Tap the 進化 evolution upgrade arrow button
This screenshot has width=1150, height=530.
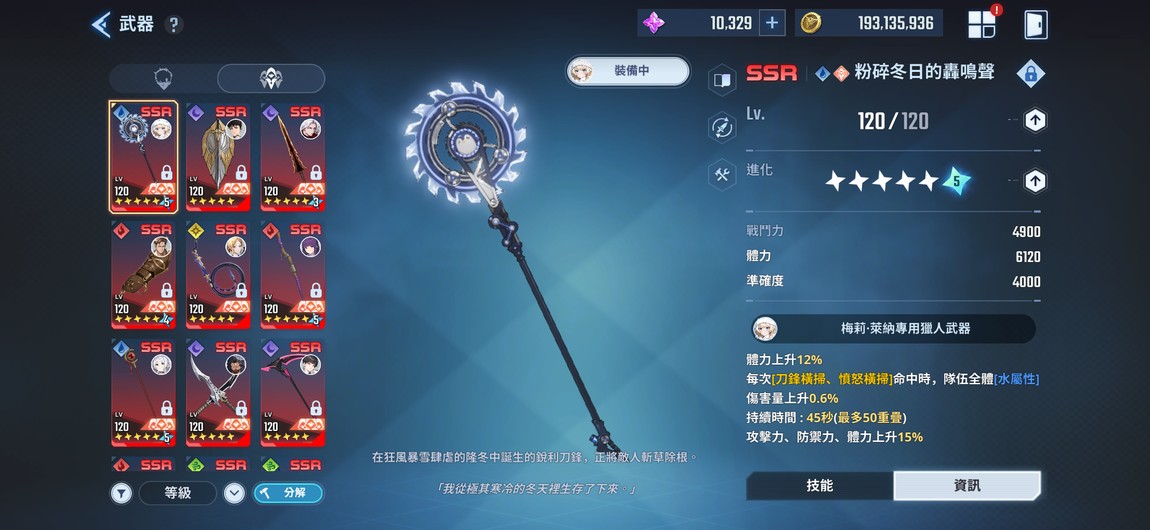pos(1035,181)
